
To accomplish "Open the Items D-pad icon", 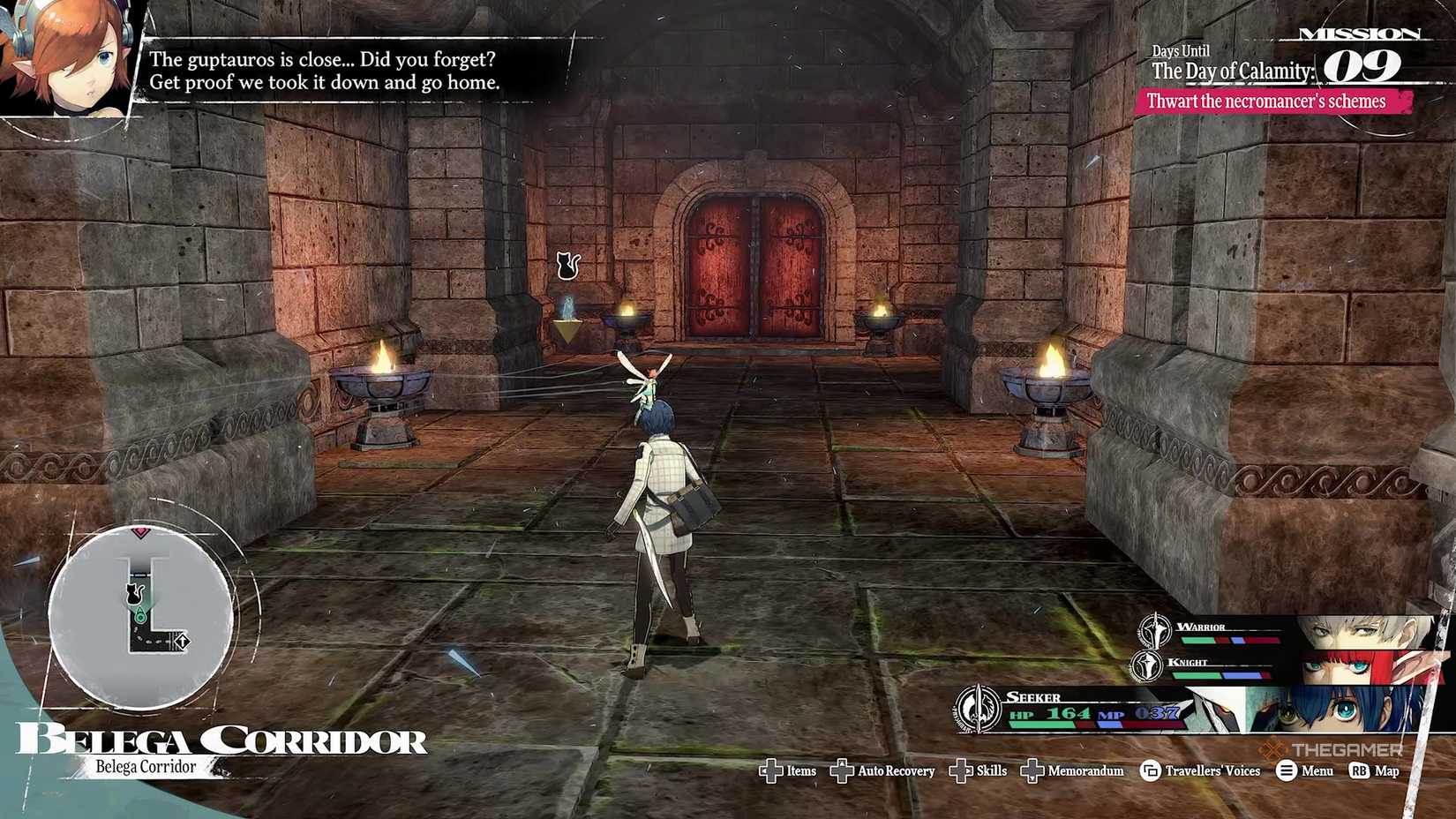I will pyautogui.click(x=773, y=771).
